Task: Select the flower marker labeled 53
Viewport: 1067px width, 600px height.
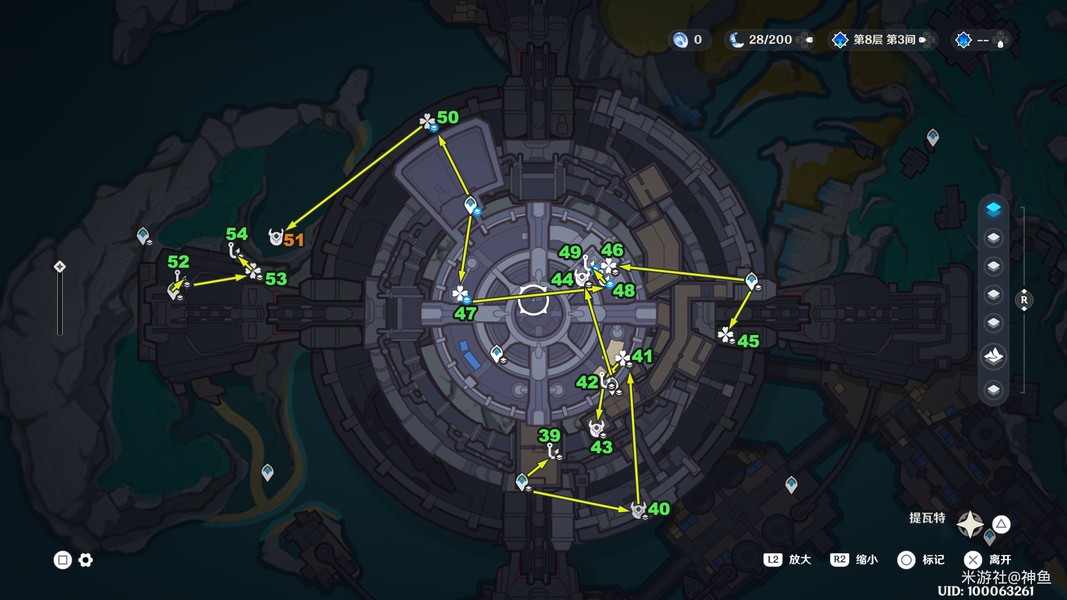Action: [x=253, y=271]
